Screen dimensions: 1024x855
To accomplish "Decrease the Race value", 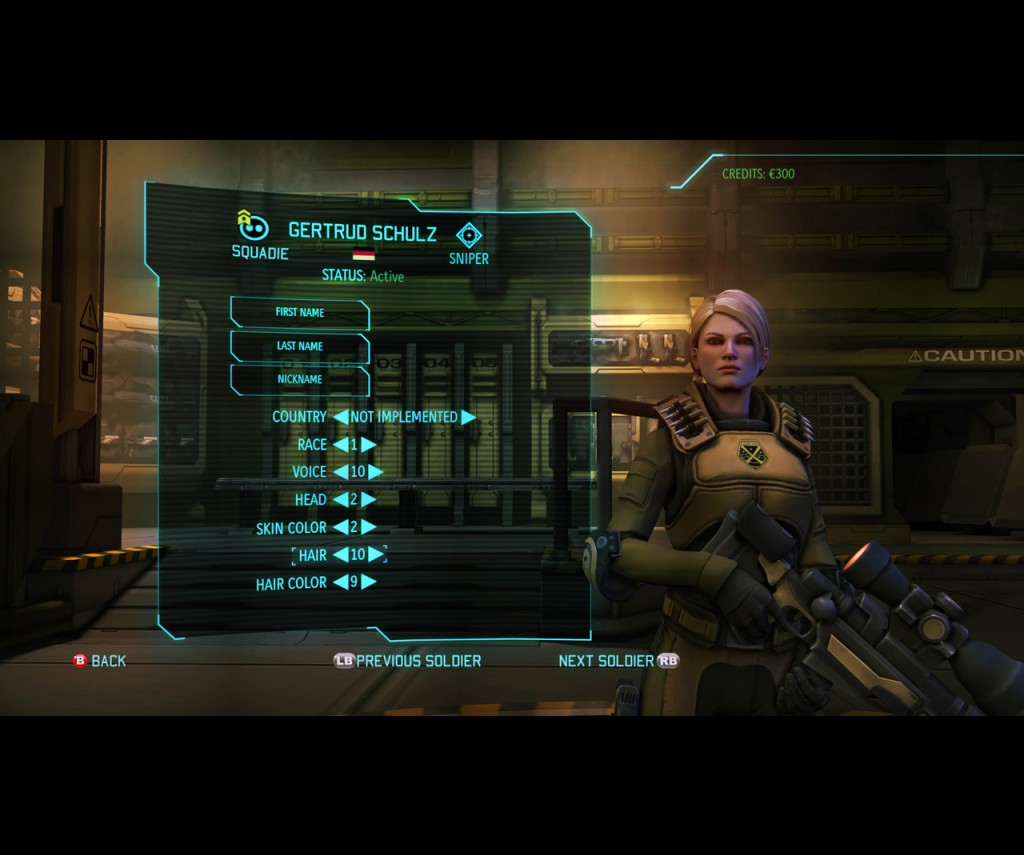I will pyautogui.click(x=340, y=445).
